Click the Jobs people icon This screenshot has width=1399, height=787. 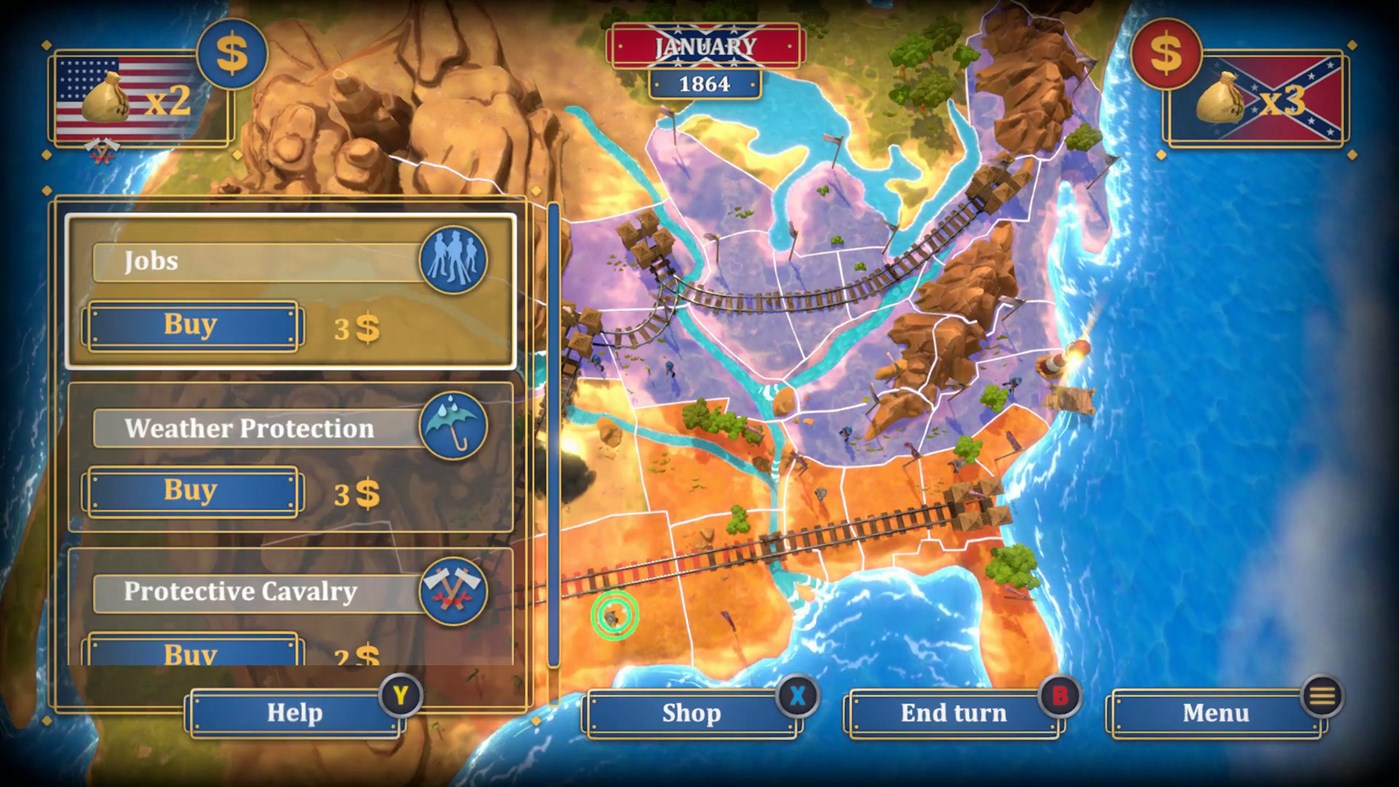pos(455,260)
